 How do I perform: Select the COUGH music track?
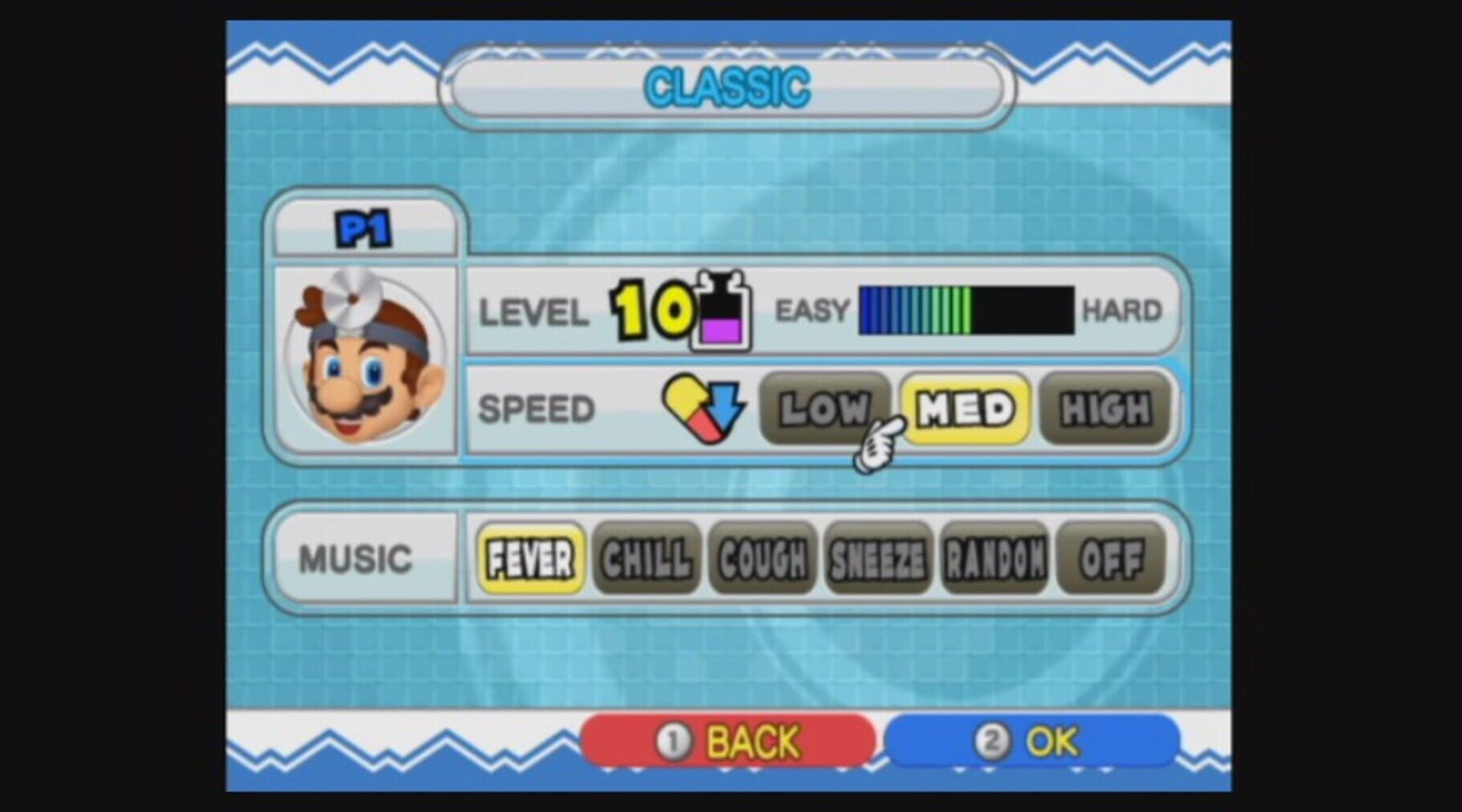coord(762,561)
